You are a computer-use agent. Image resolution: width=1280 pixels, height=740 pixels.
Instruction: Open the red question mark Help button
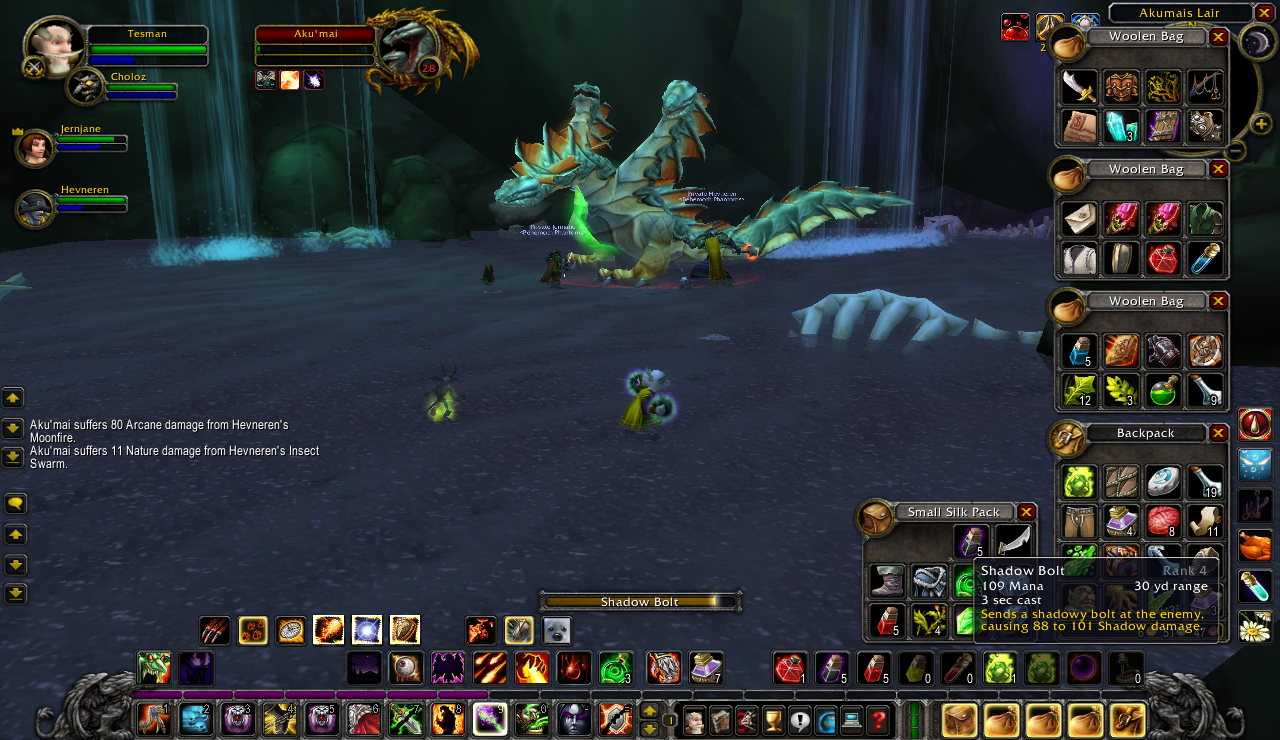[878, 719]
